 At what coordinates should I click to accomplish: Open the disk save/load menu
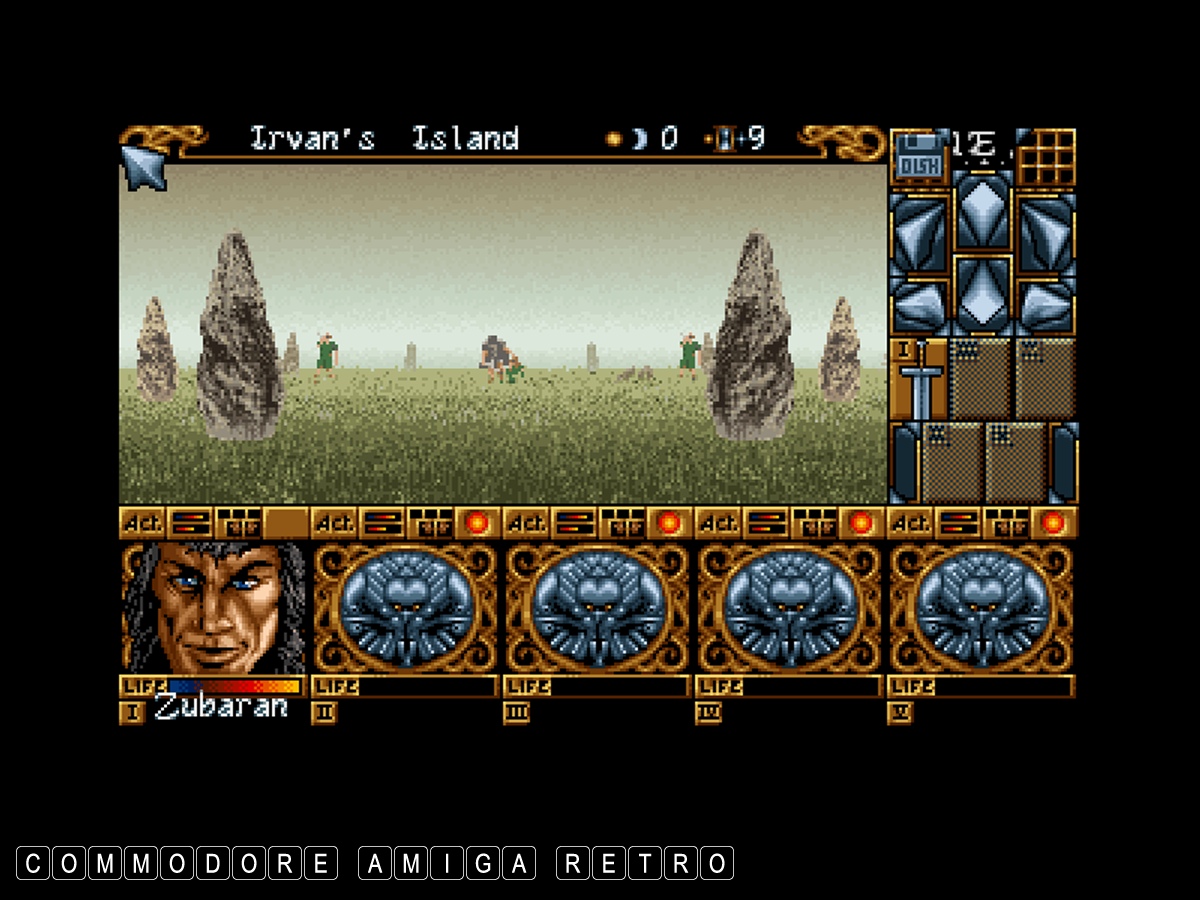[x=919, y=157]
